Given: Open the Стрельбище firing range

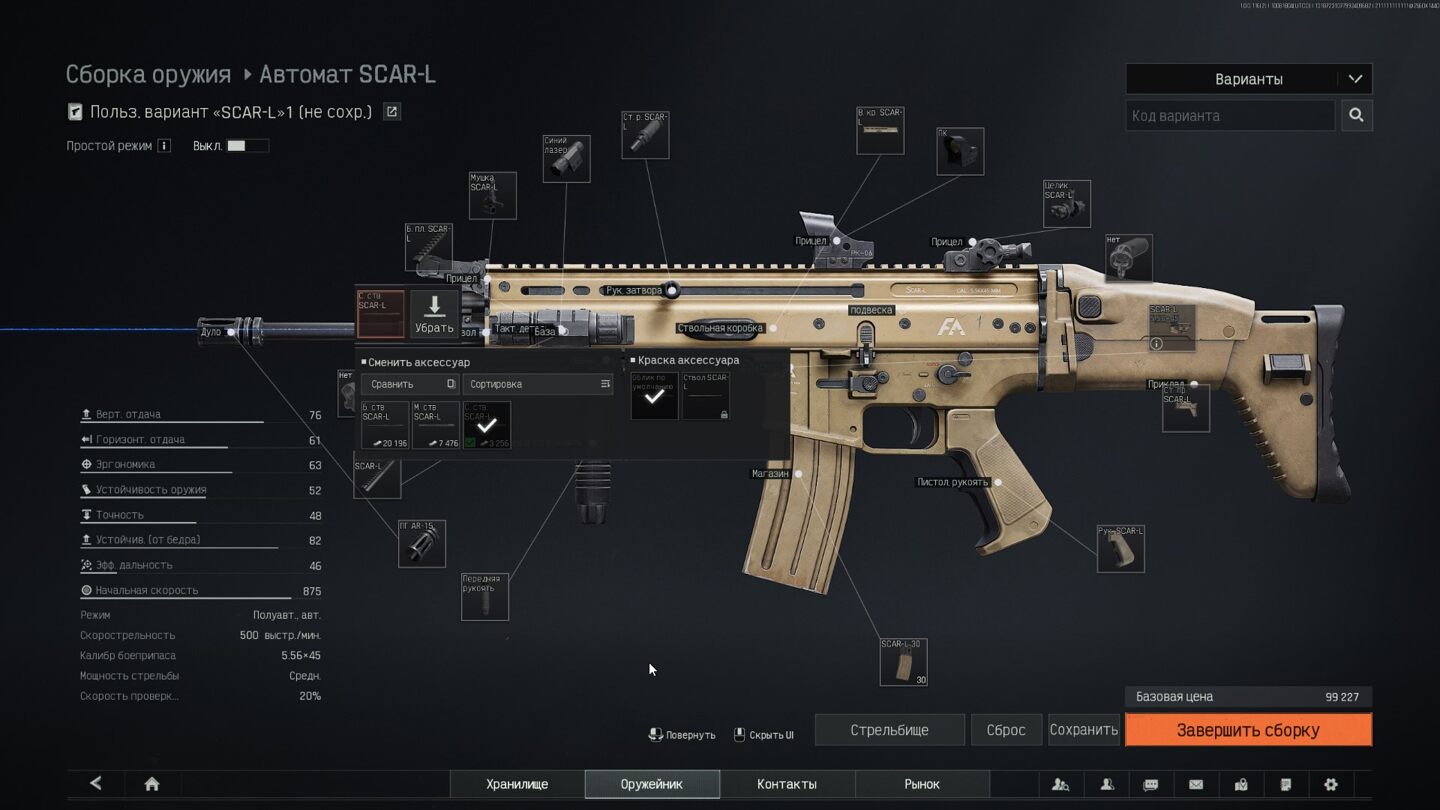Looking at the screenshot, I should pos(889,730).
